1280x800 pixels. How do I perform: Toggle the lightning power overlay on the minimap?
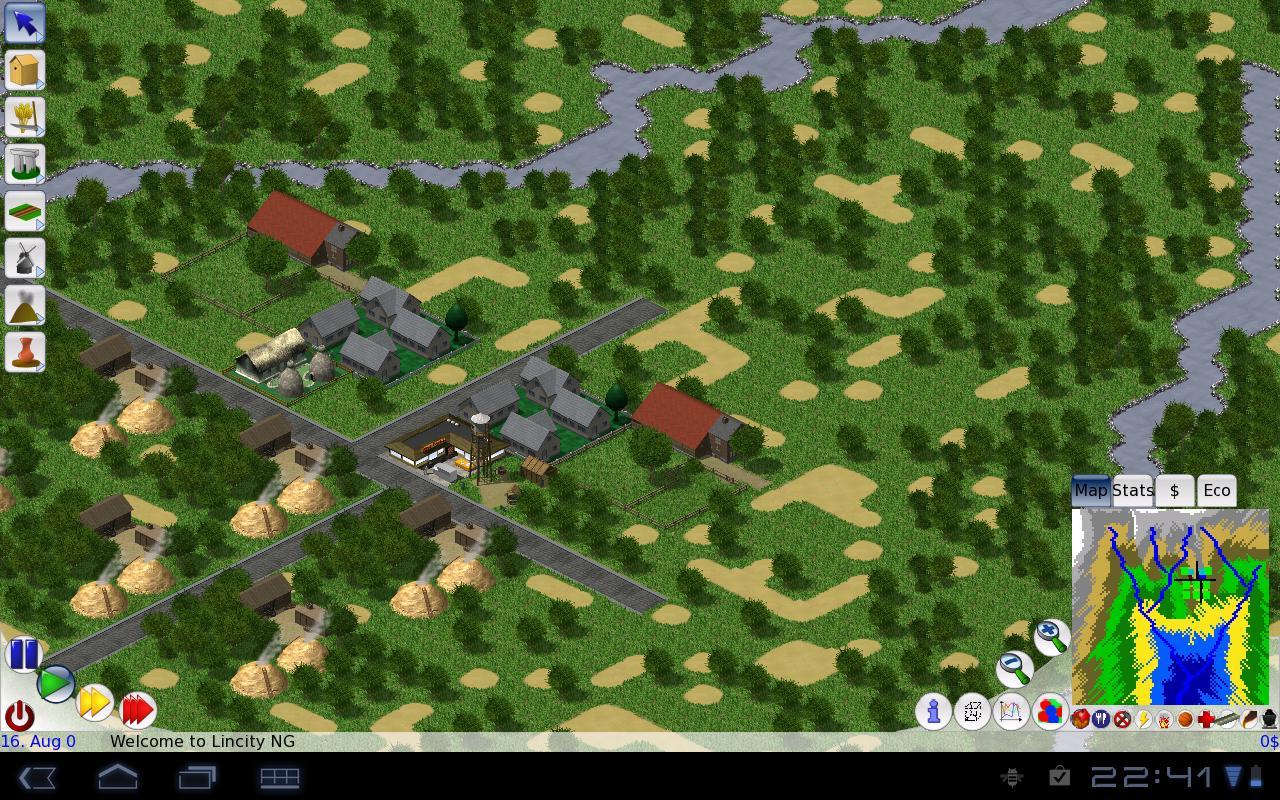click(x=1144, y=720)
